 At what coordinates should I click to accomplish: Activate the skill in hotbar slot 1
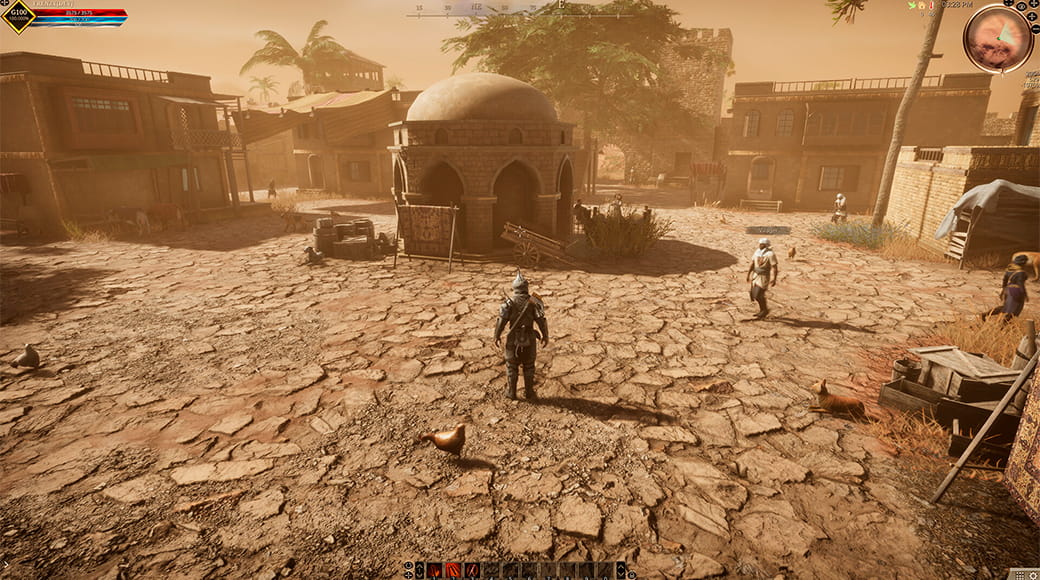[435, 570]
